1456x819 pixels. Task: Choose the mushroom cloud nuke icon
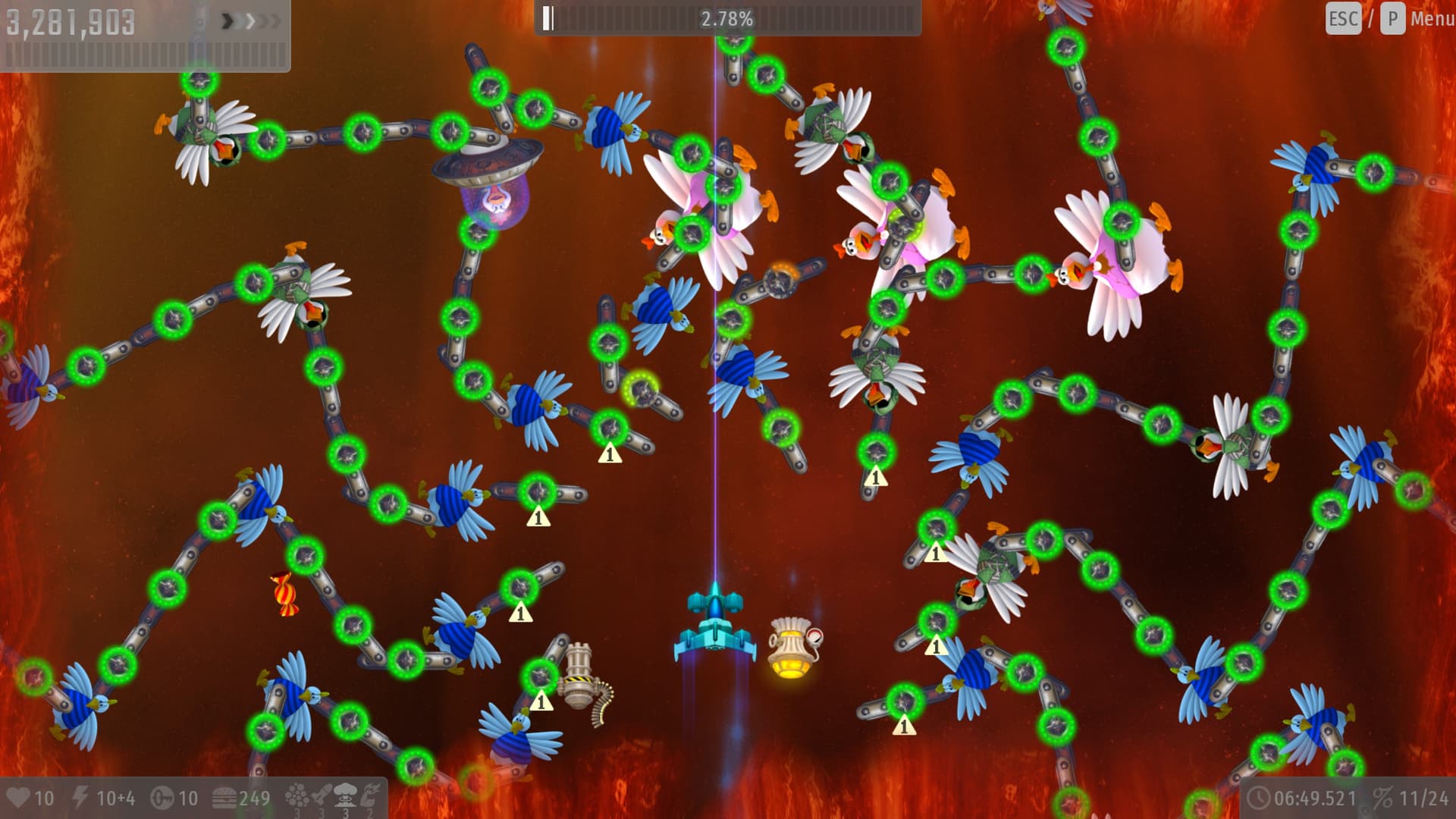[345, 795]
